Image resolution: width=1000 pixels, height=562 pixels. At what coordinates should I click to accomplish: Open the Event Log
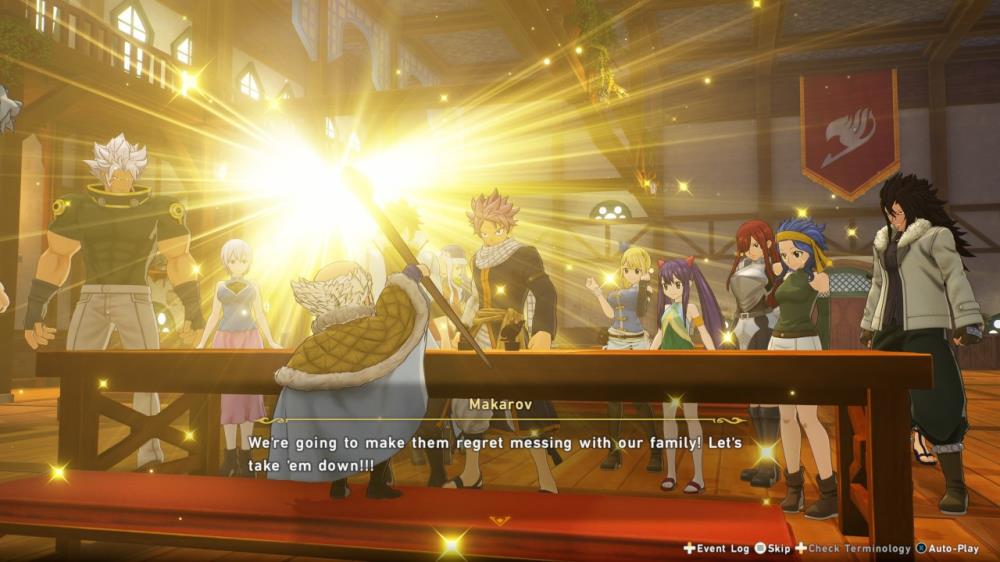coord(716,548)
